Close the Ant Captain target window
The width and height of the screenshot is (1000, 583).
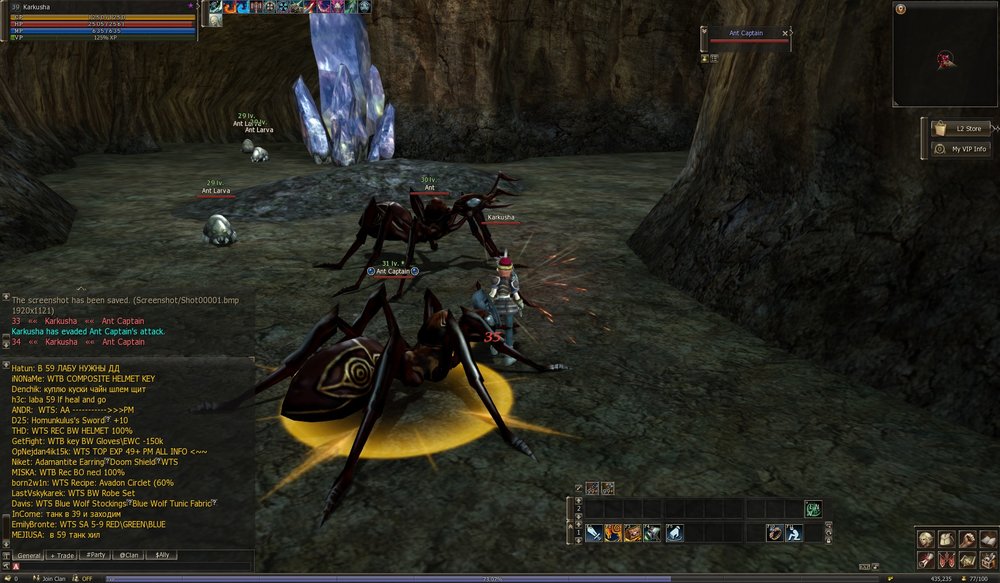coord(785,33)
